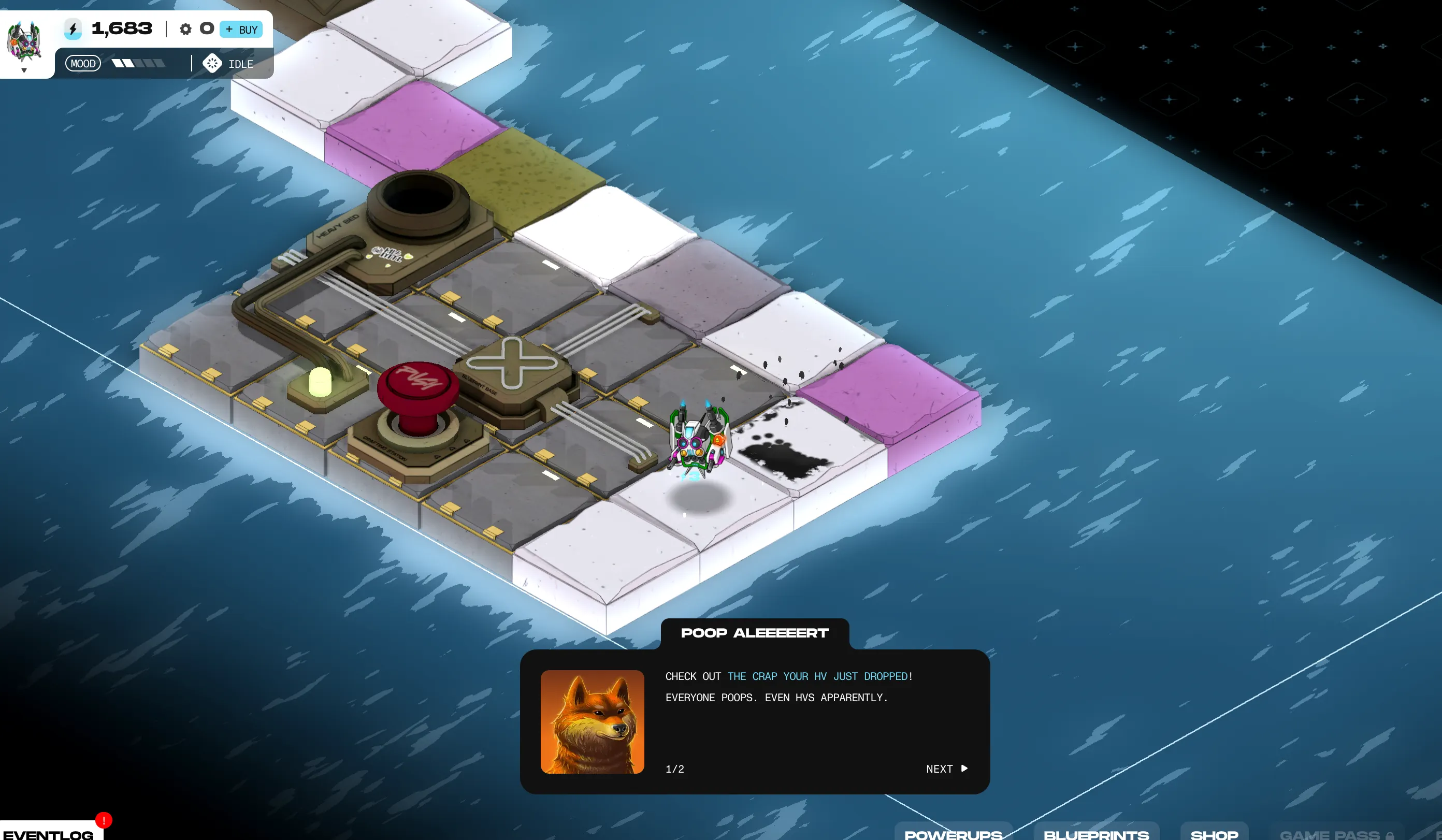Open the Powerups menu
The width and height of the screenshot is (1442, 840).
[953, 833]
